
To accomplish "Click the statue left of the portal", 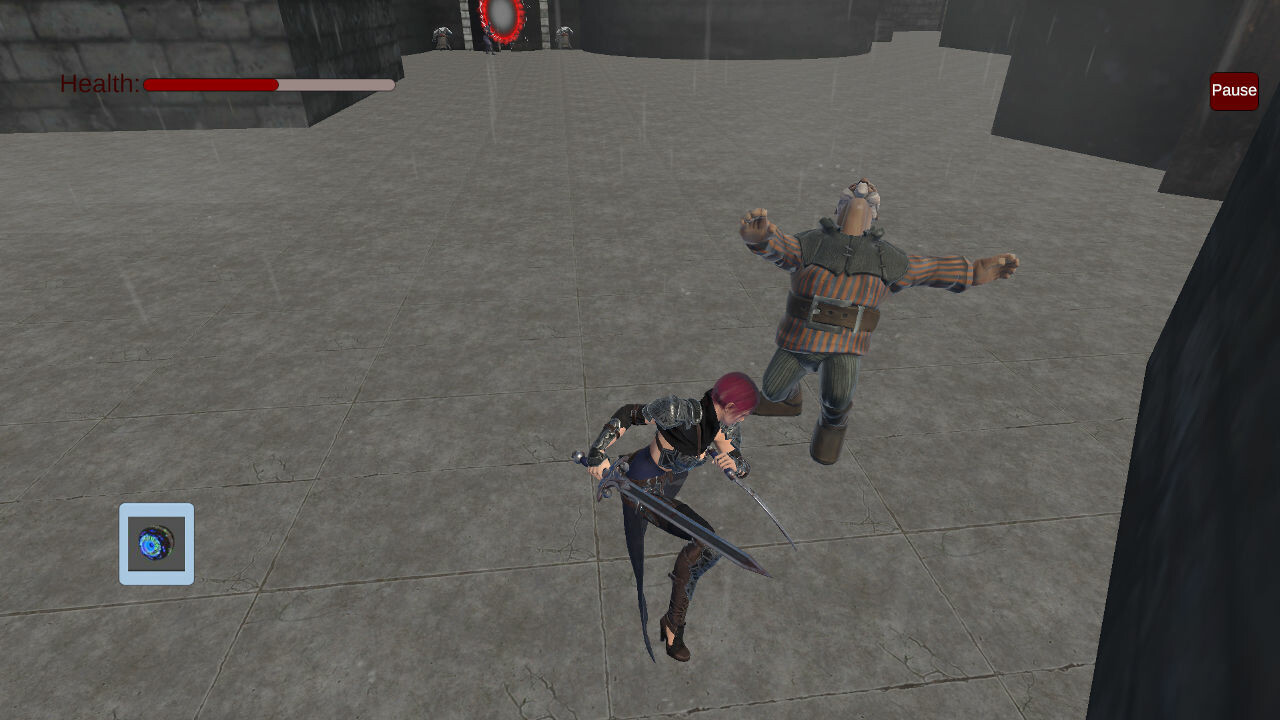I will [x=442, y=35].
